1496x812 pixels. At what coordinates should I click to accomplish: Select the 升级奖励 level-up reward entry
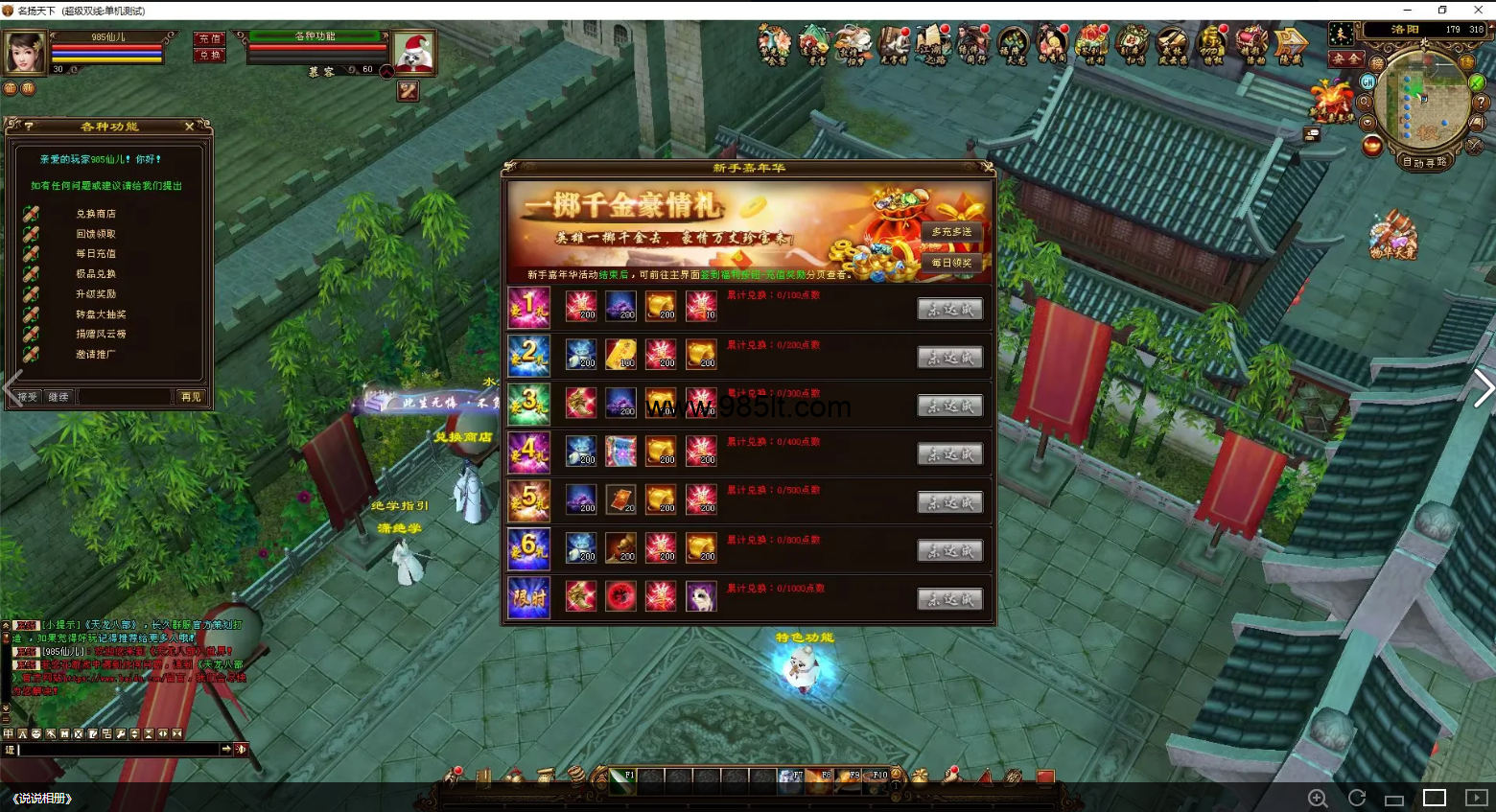(96, 294)
